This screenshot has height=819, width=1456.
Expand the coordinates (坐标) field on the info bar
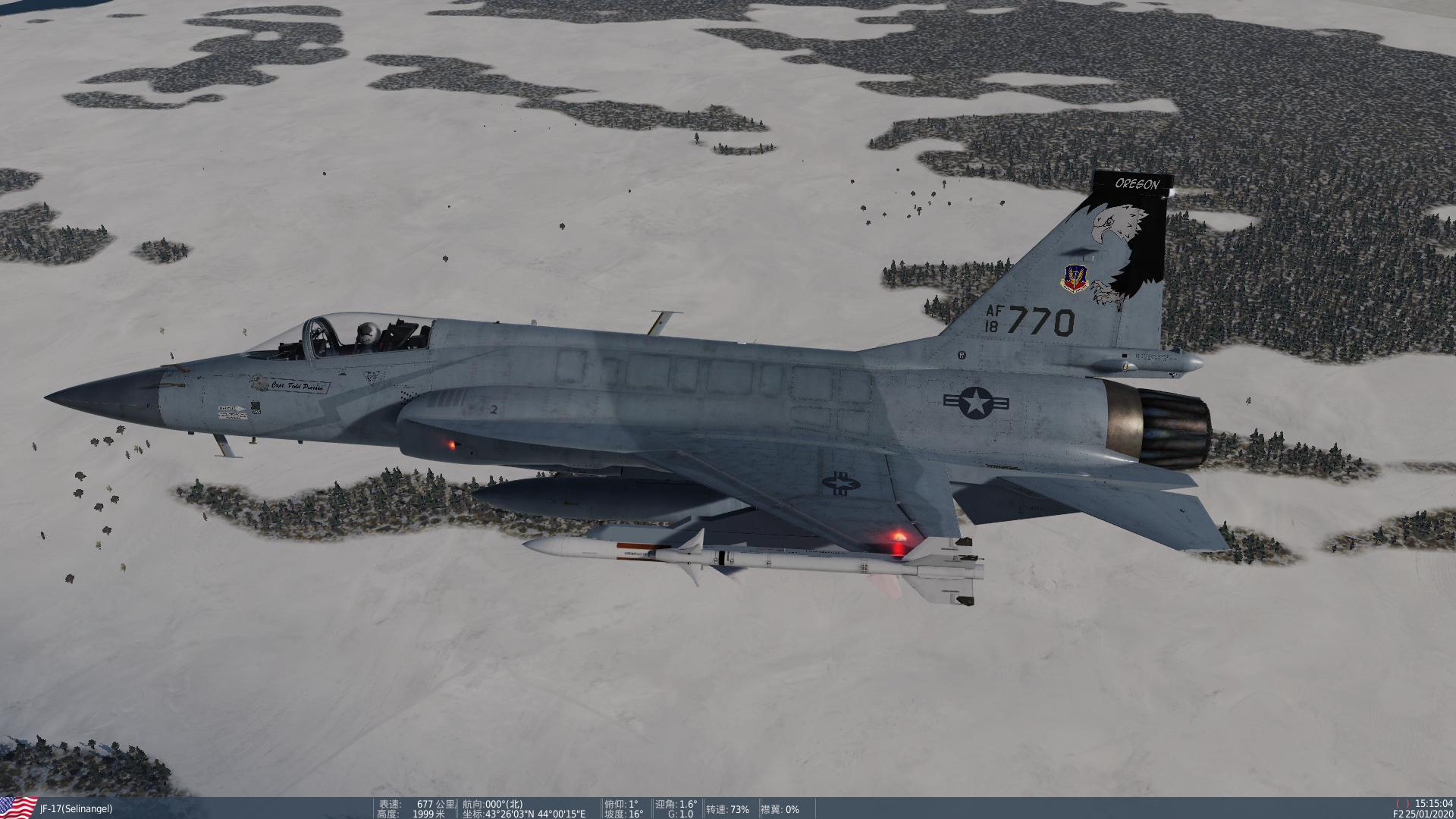click(x=523, y=814)
